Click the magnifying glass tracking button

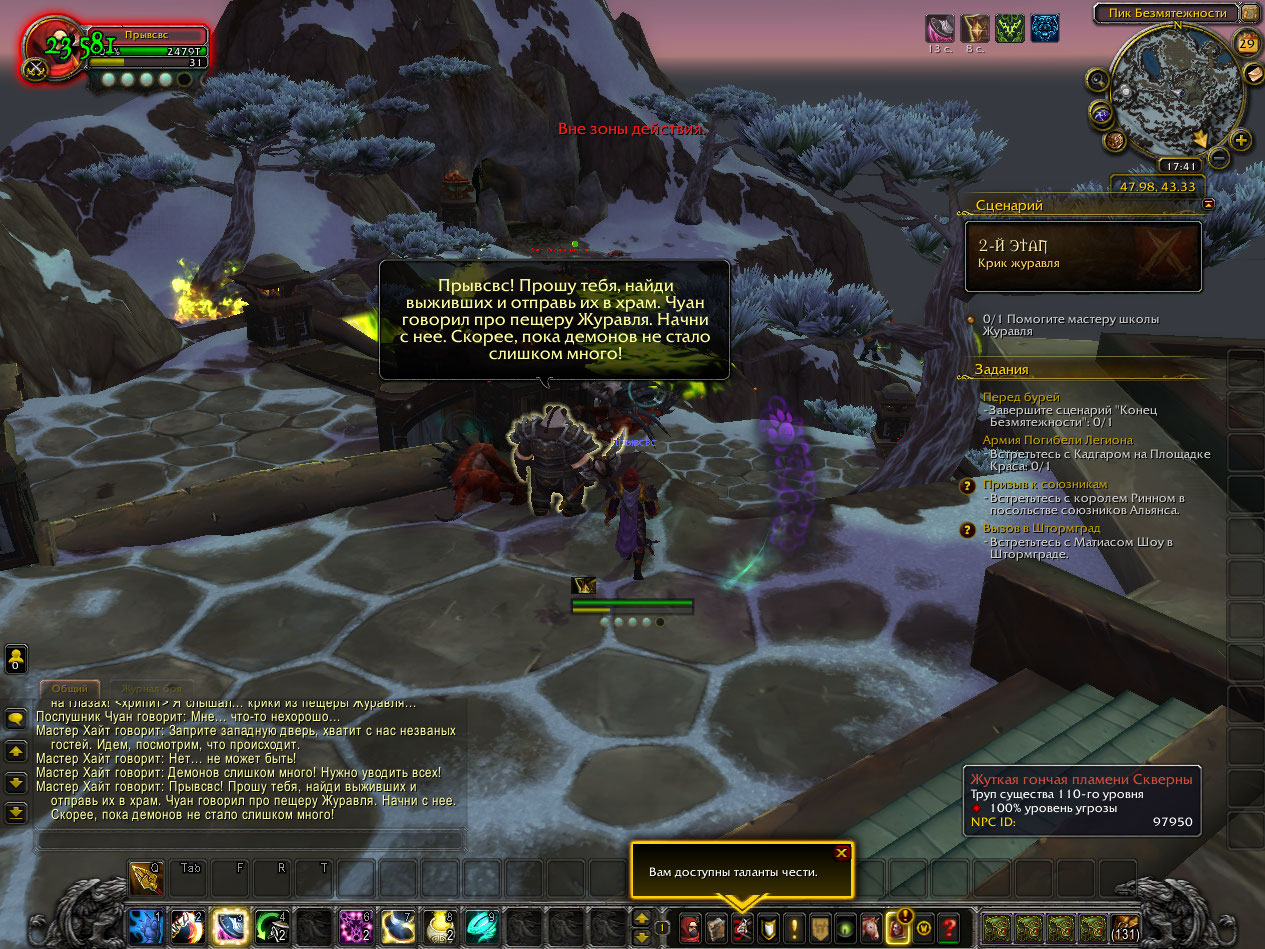[1099, 81]
